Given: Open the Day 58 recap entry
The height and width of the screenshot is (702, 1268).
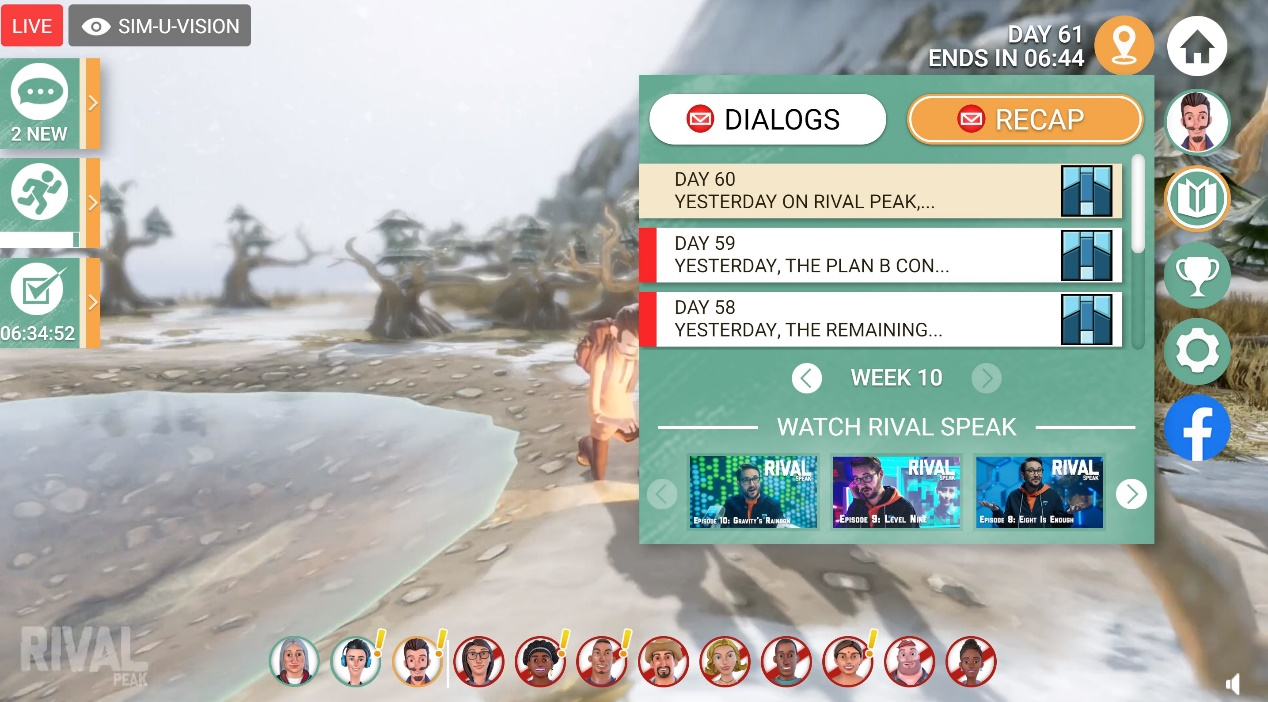Looking at the screenshot, I should pyautogui.click(x=880, y=319).
